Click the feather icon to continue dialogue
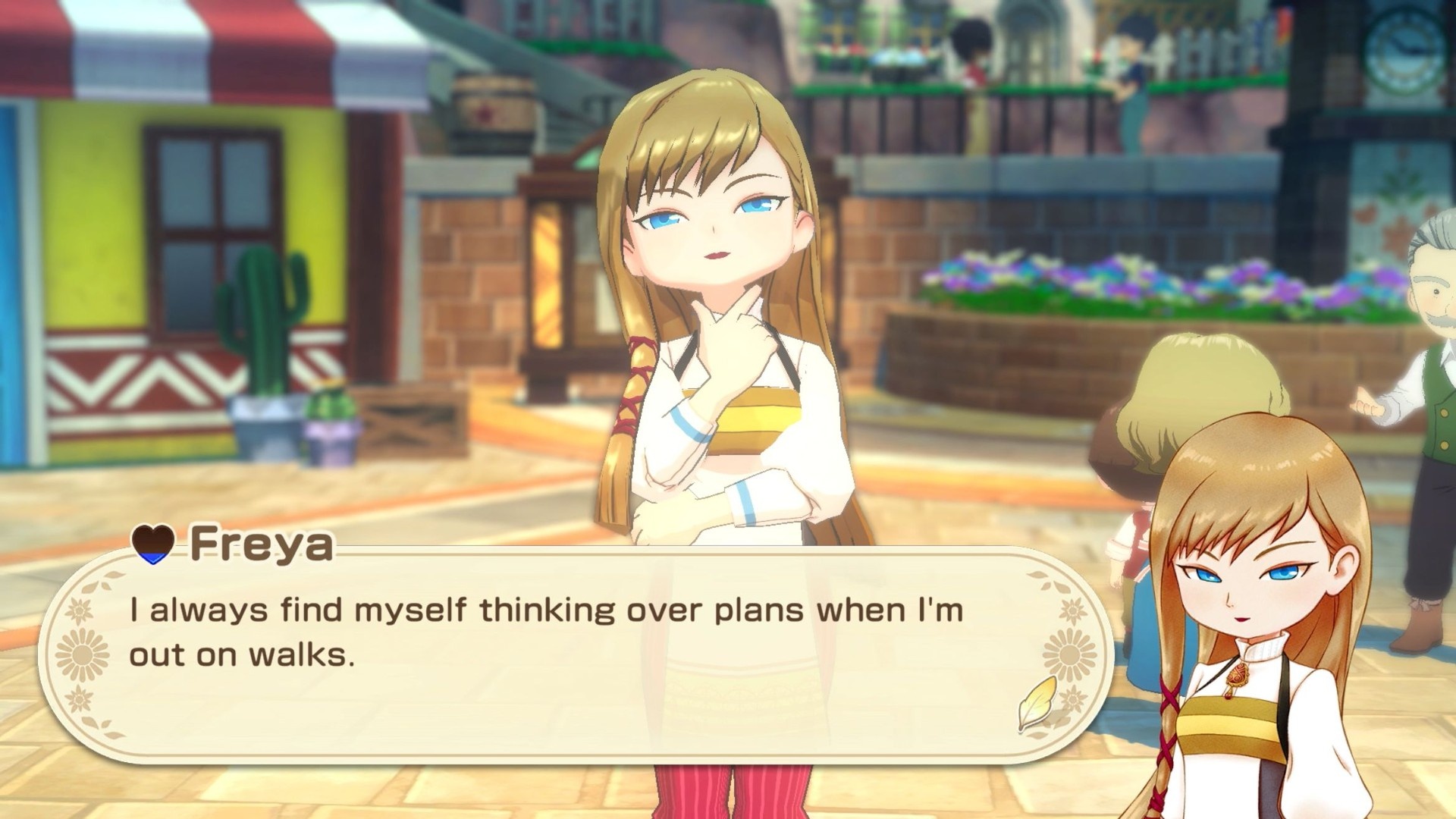 point(1037,702)
